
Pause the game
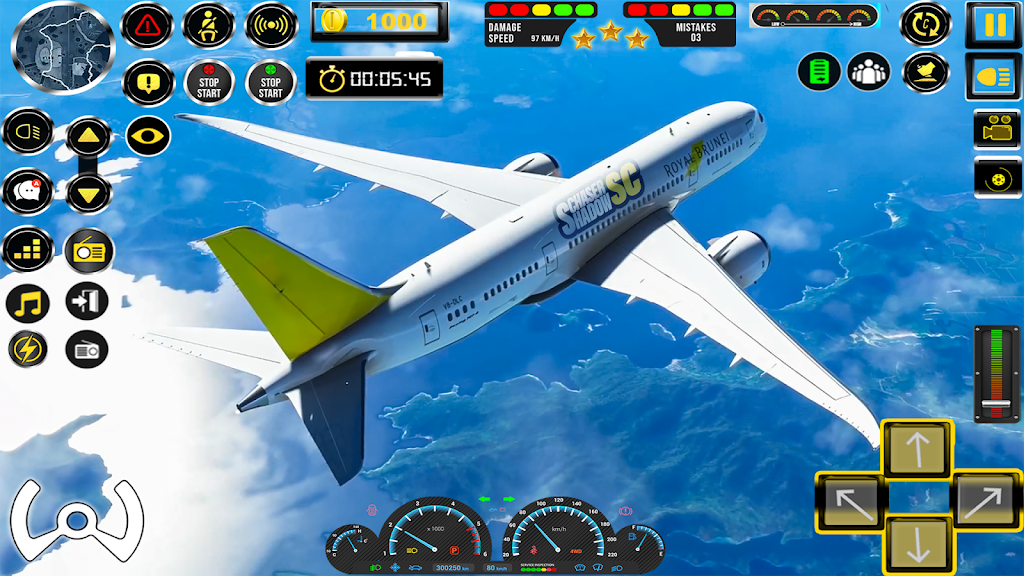pos(993,25)
